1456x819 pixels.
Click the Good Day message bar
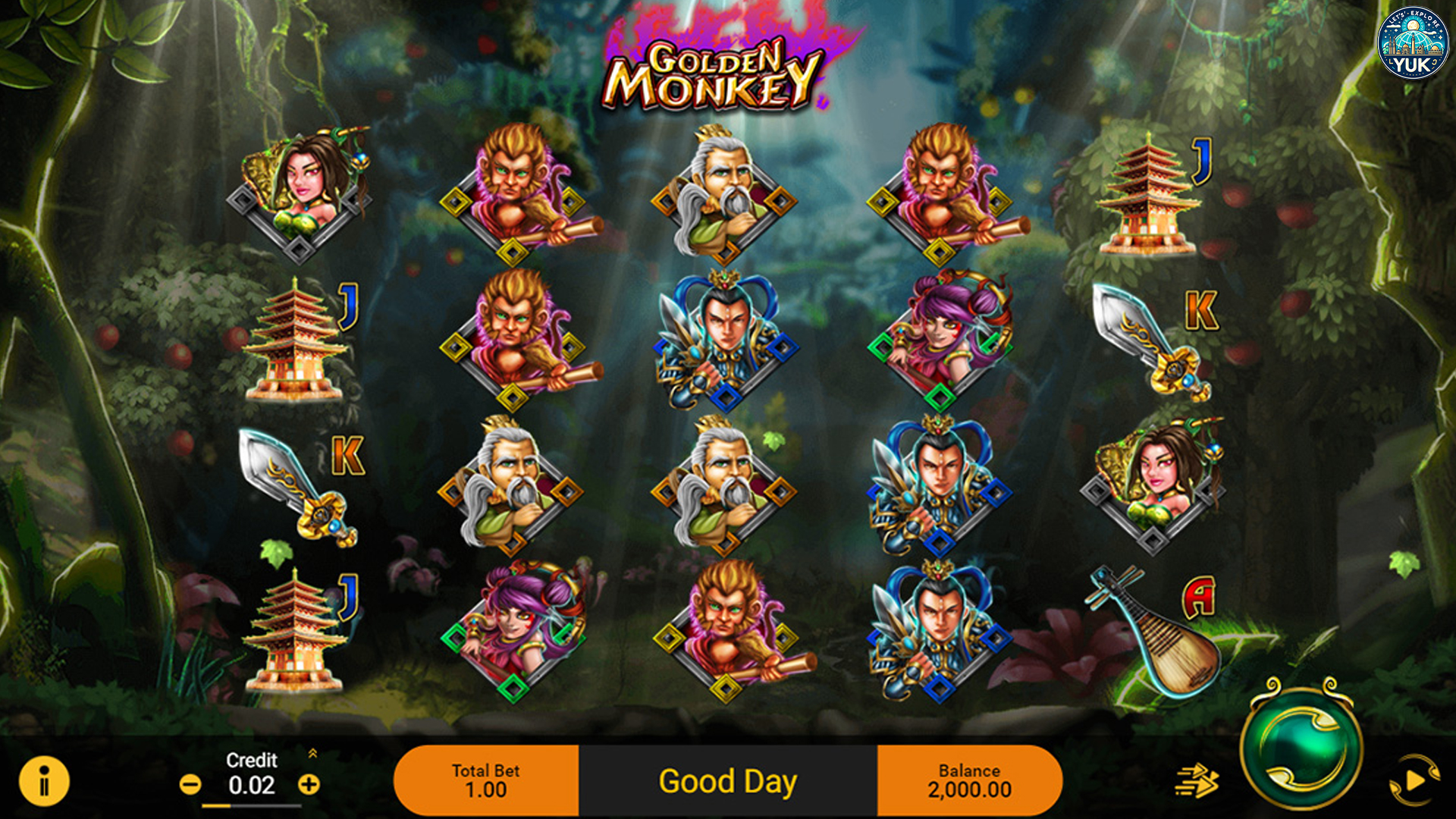(728, 780)
